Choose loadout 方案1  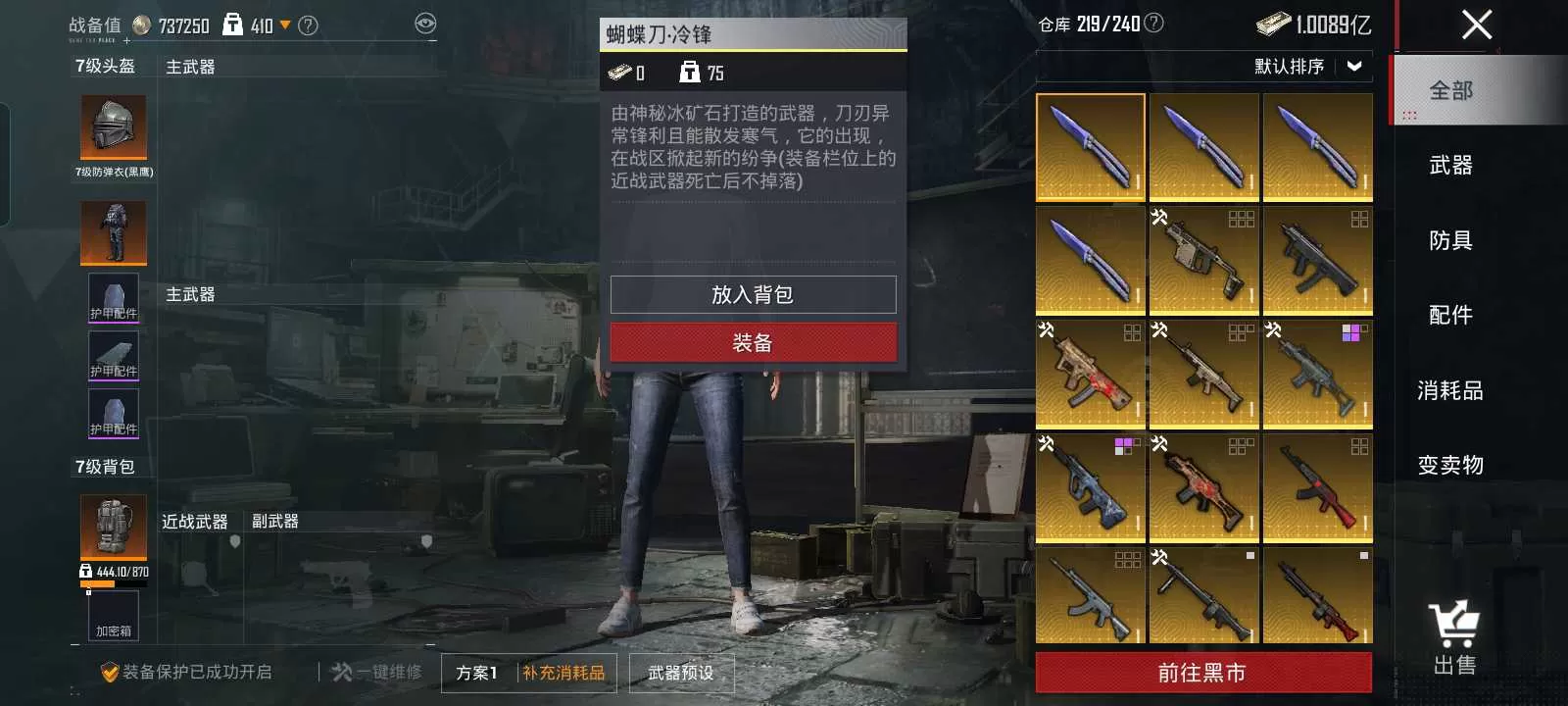point(476,673)
